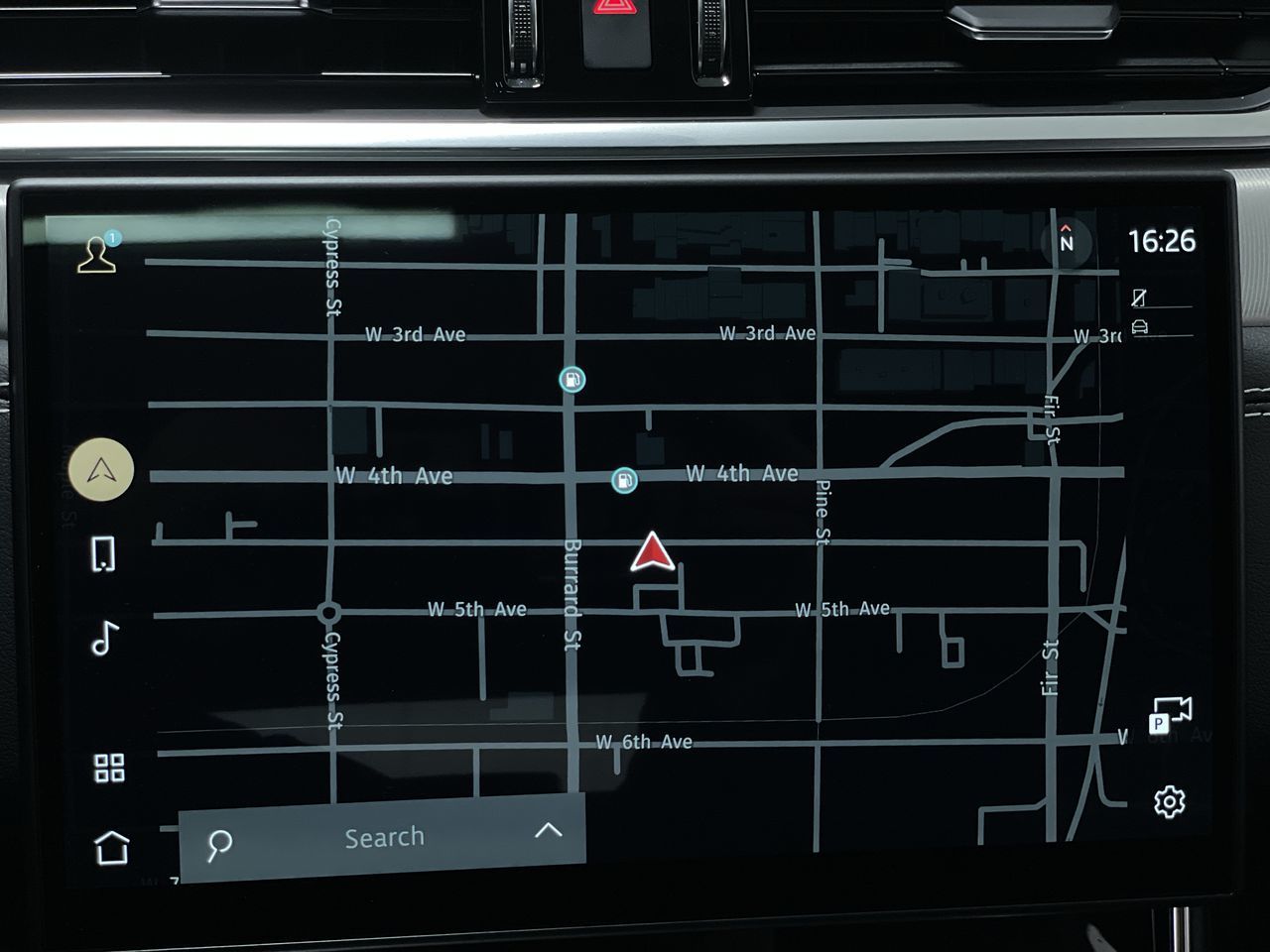This screenshot has width=1270, height=952.
Task: Open the apps grid menu
Action: 111,765
